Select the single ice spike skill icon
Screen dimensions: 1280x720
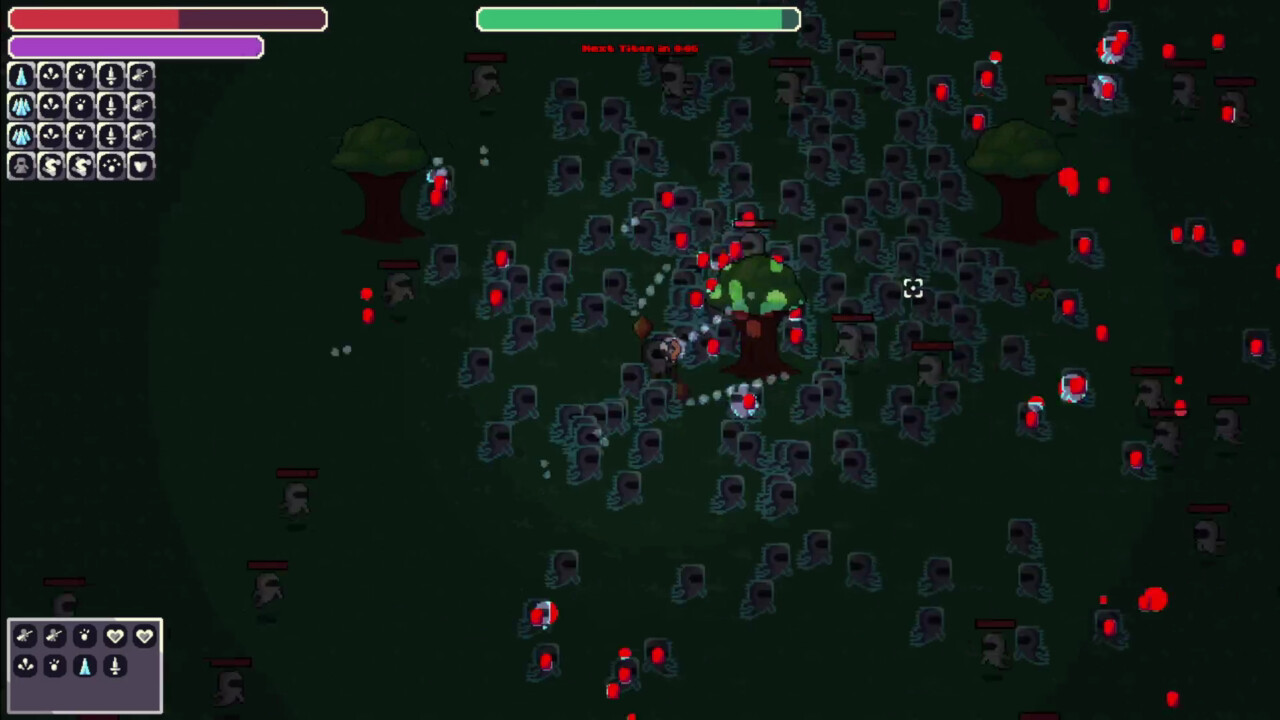tap(21, 75)
